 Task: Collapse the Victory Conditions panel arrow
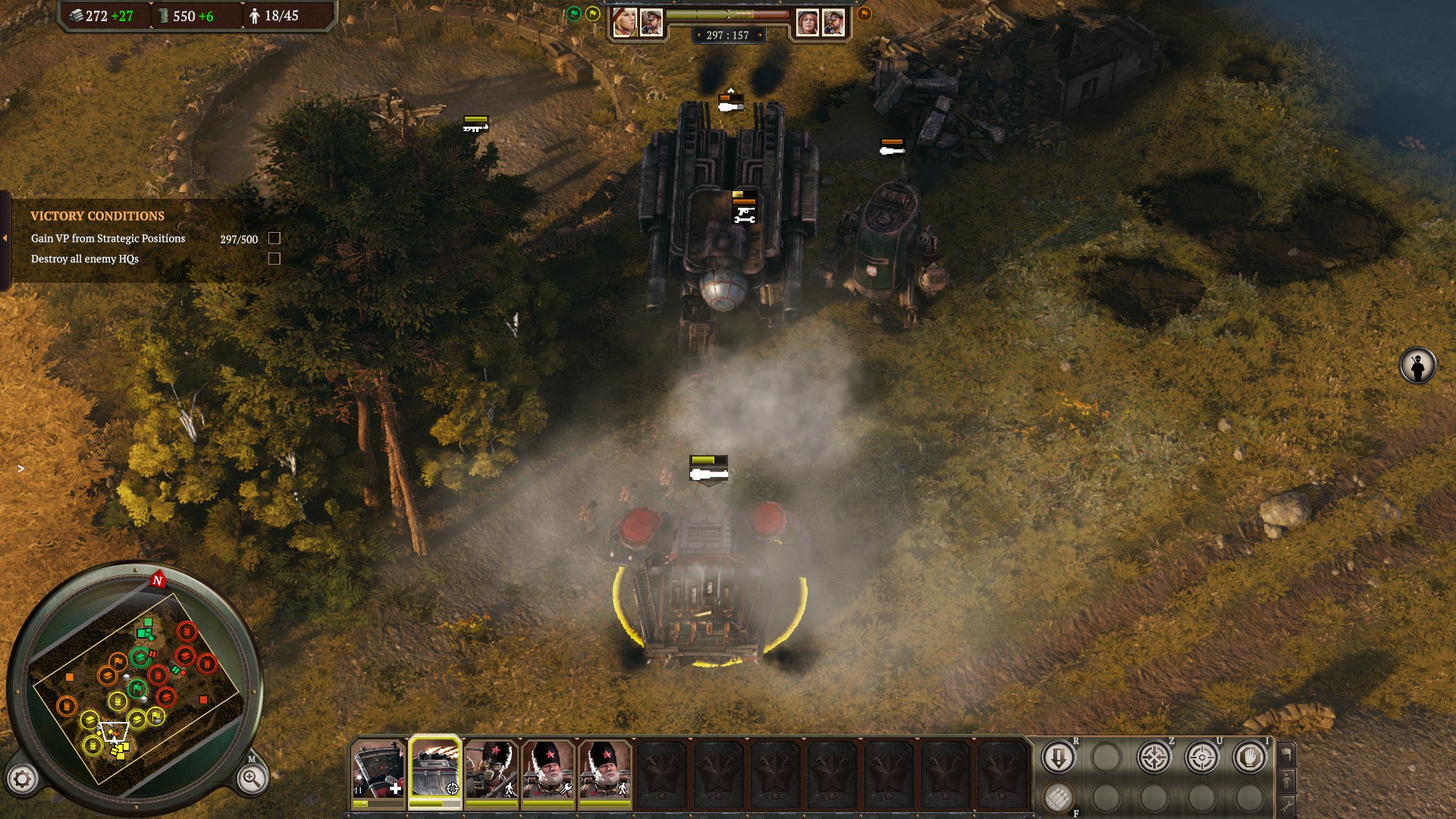point(5,238)
